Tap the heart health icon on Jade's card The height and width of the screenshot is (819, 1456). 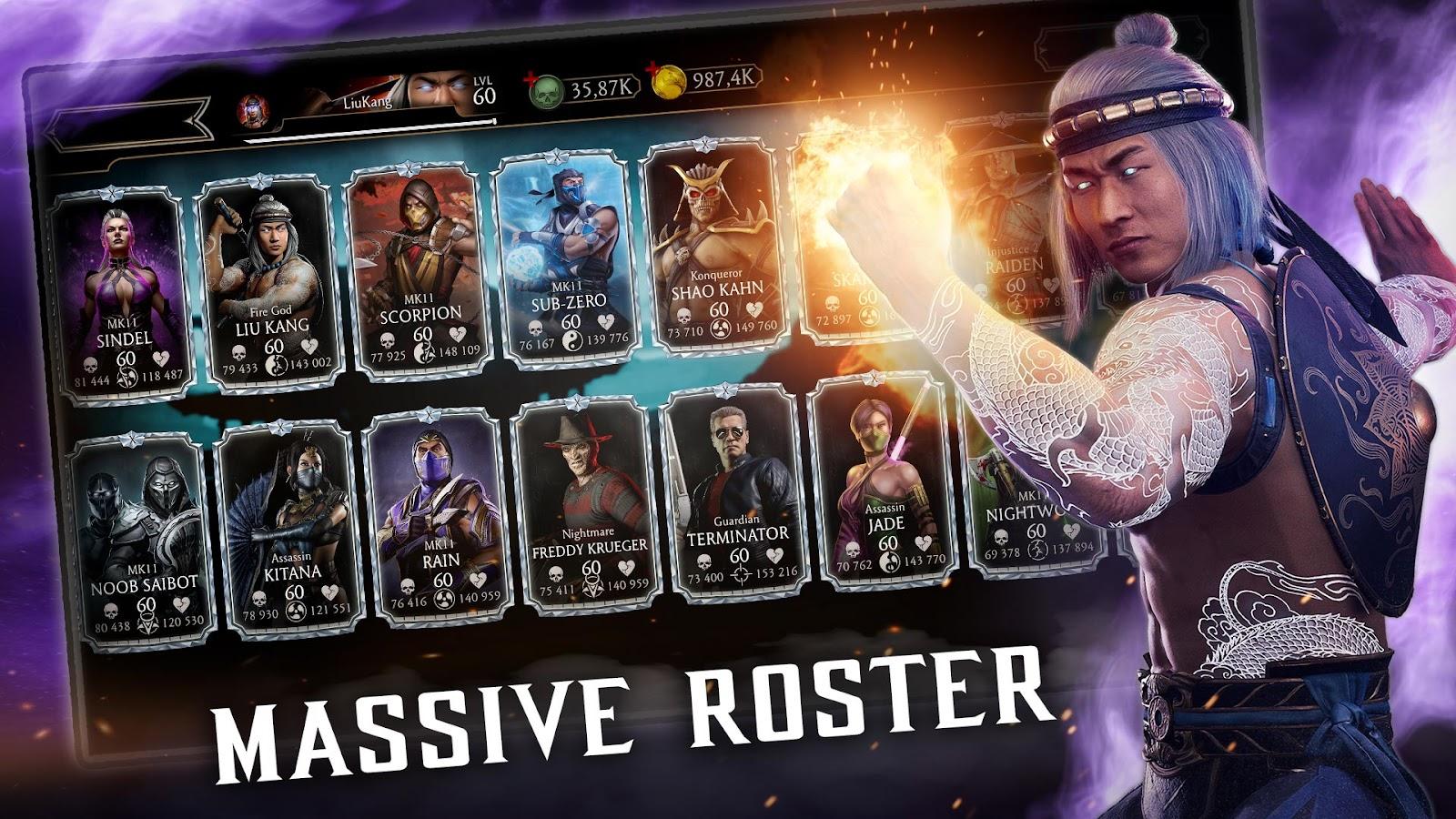coord(924,545)
